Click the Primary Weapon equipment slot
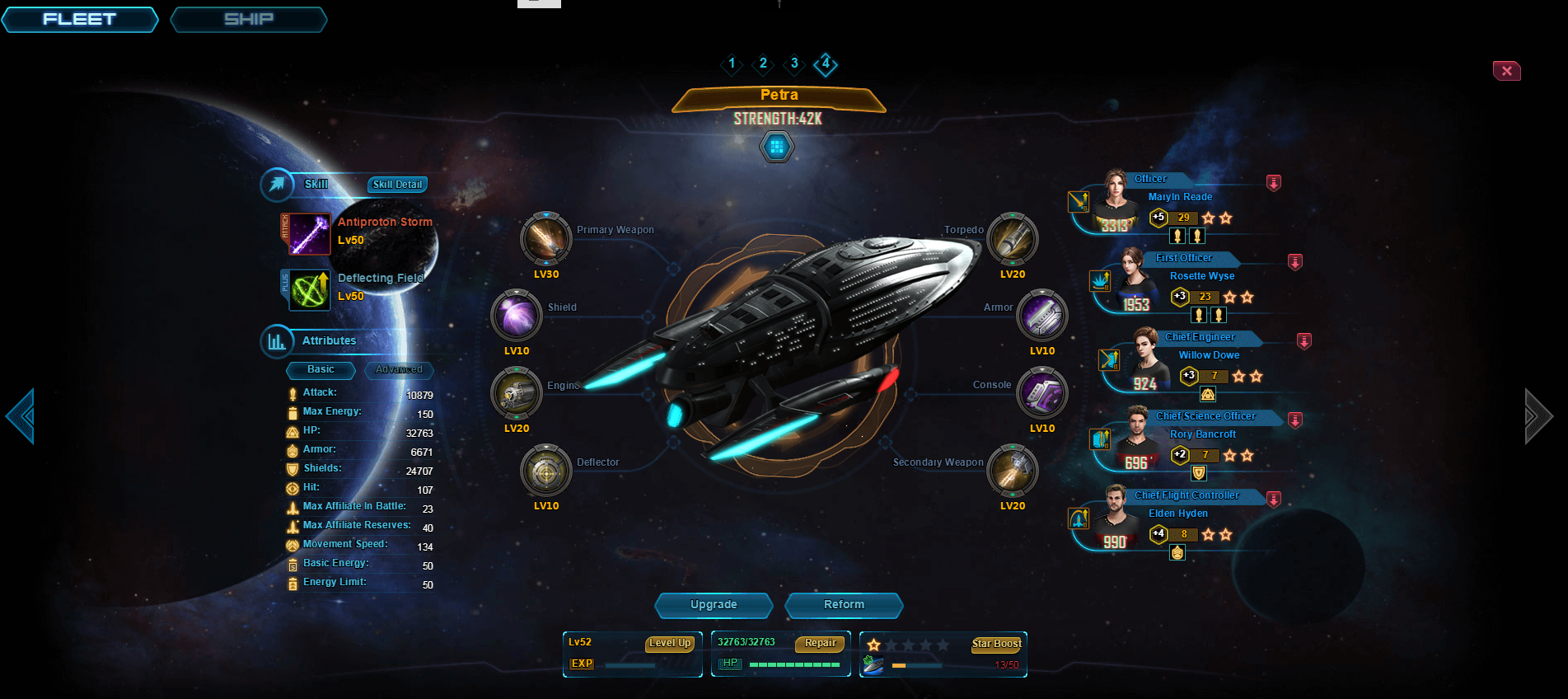 pos(545,239)
